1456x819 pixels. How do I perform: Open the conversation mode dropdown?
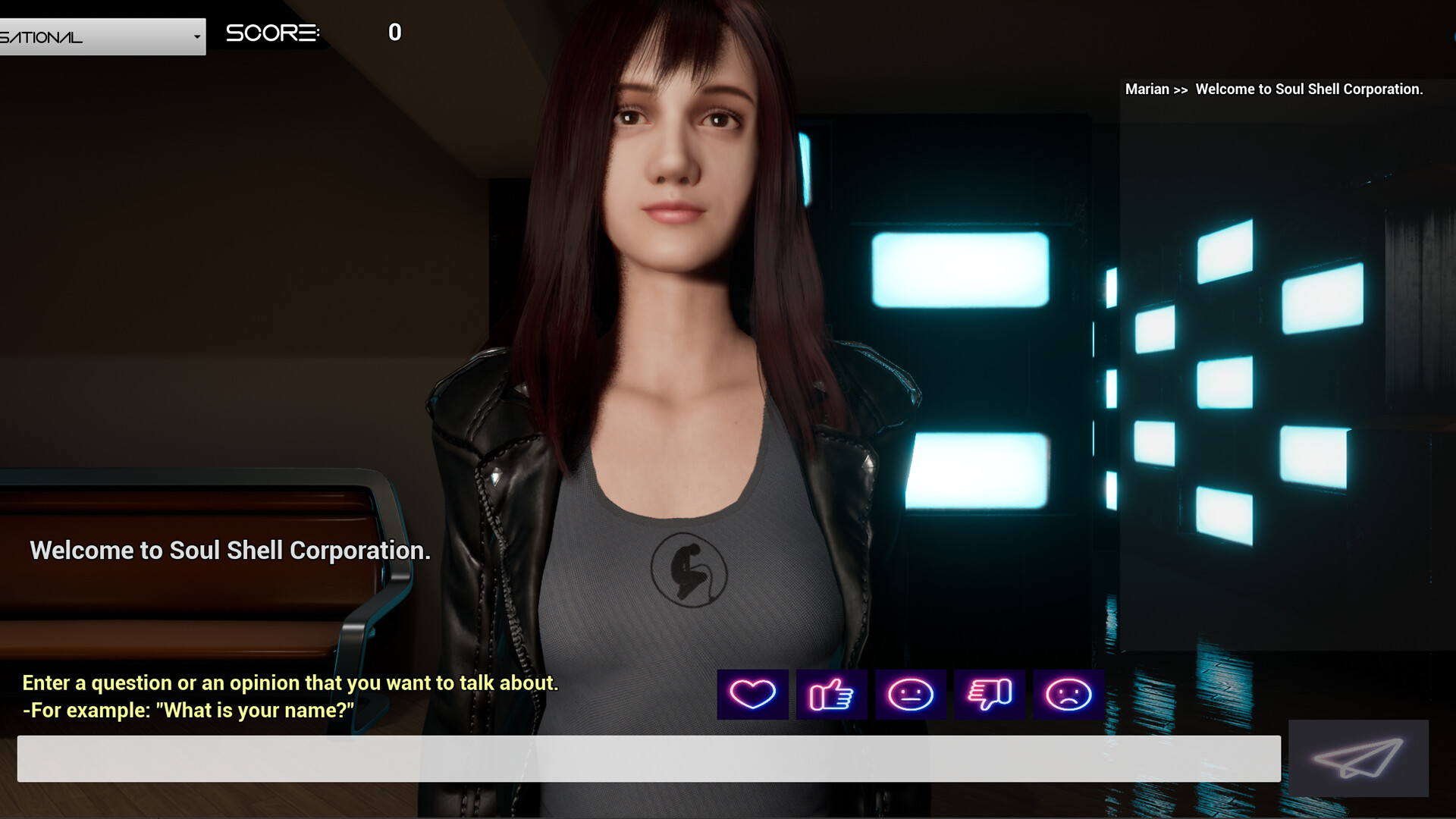[x=102, y=36]
